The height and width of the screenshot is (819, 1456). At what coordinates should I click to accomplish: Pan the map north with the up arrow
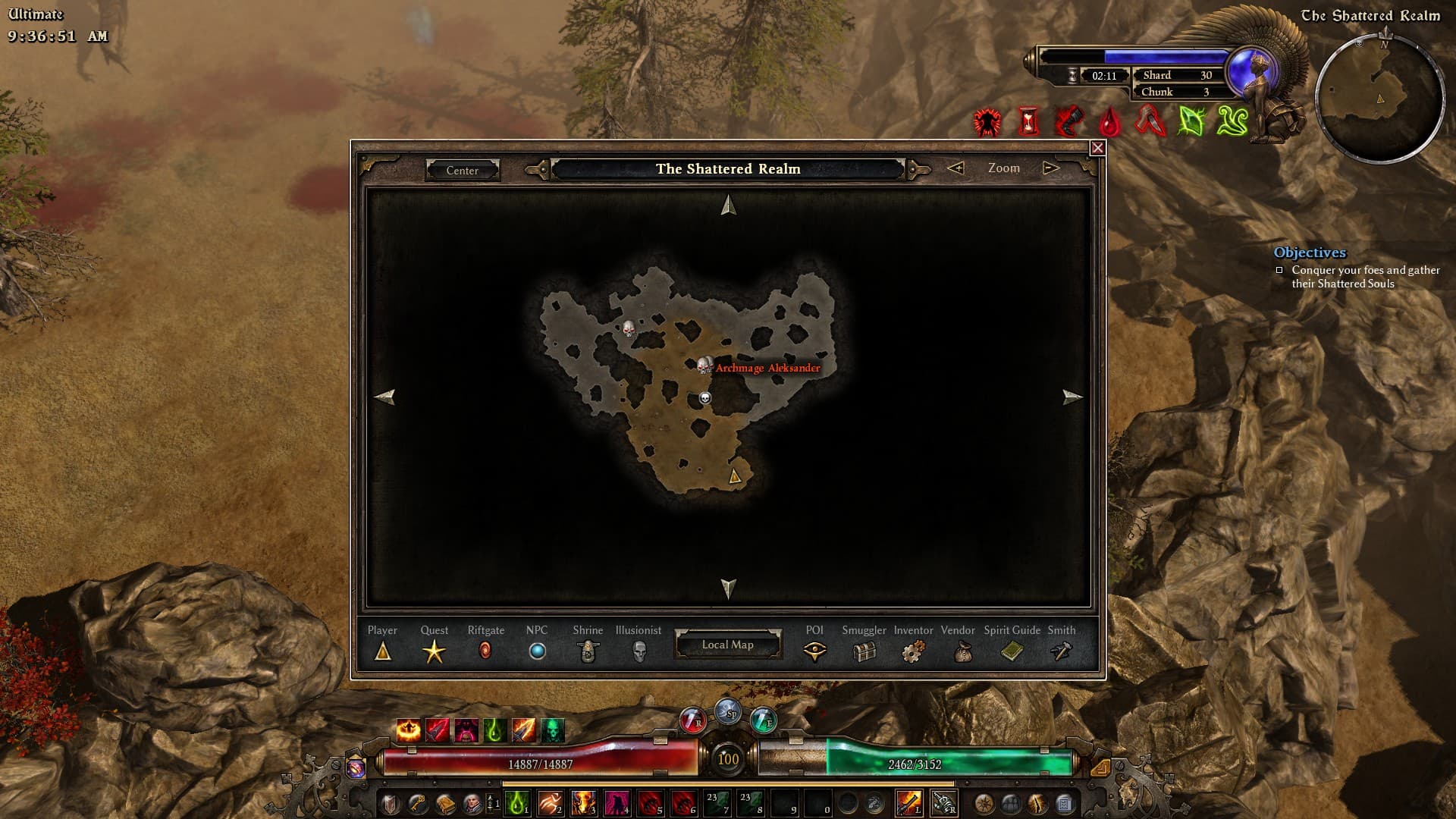click(x=728, y=206)
